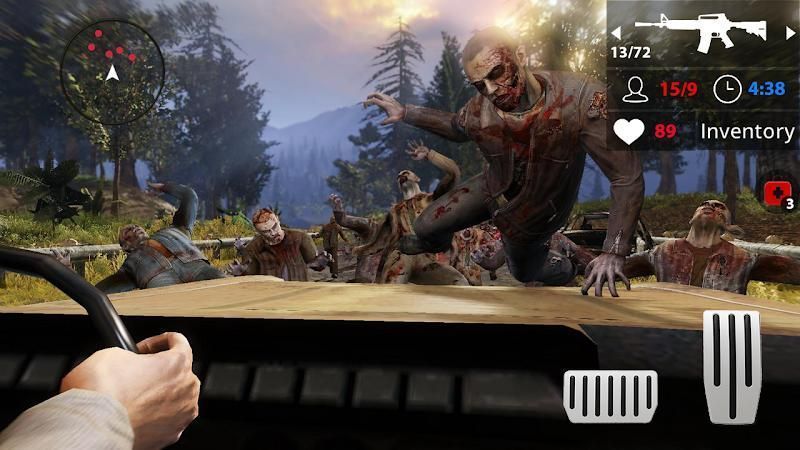Tap the wide brake pedal
This screenshot has height=450, width=800.
(610, 395)
